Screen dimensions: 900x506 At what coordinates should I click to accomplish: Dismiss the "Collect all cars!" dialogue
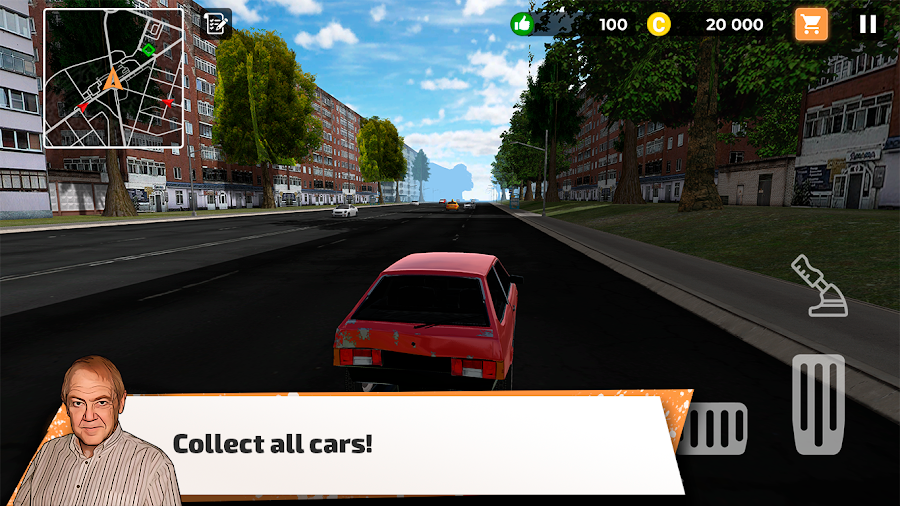(400, 443)
